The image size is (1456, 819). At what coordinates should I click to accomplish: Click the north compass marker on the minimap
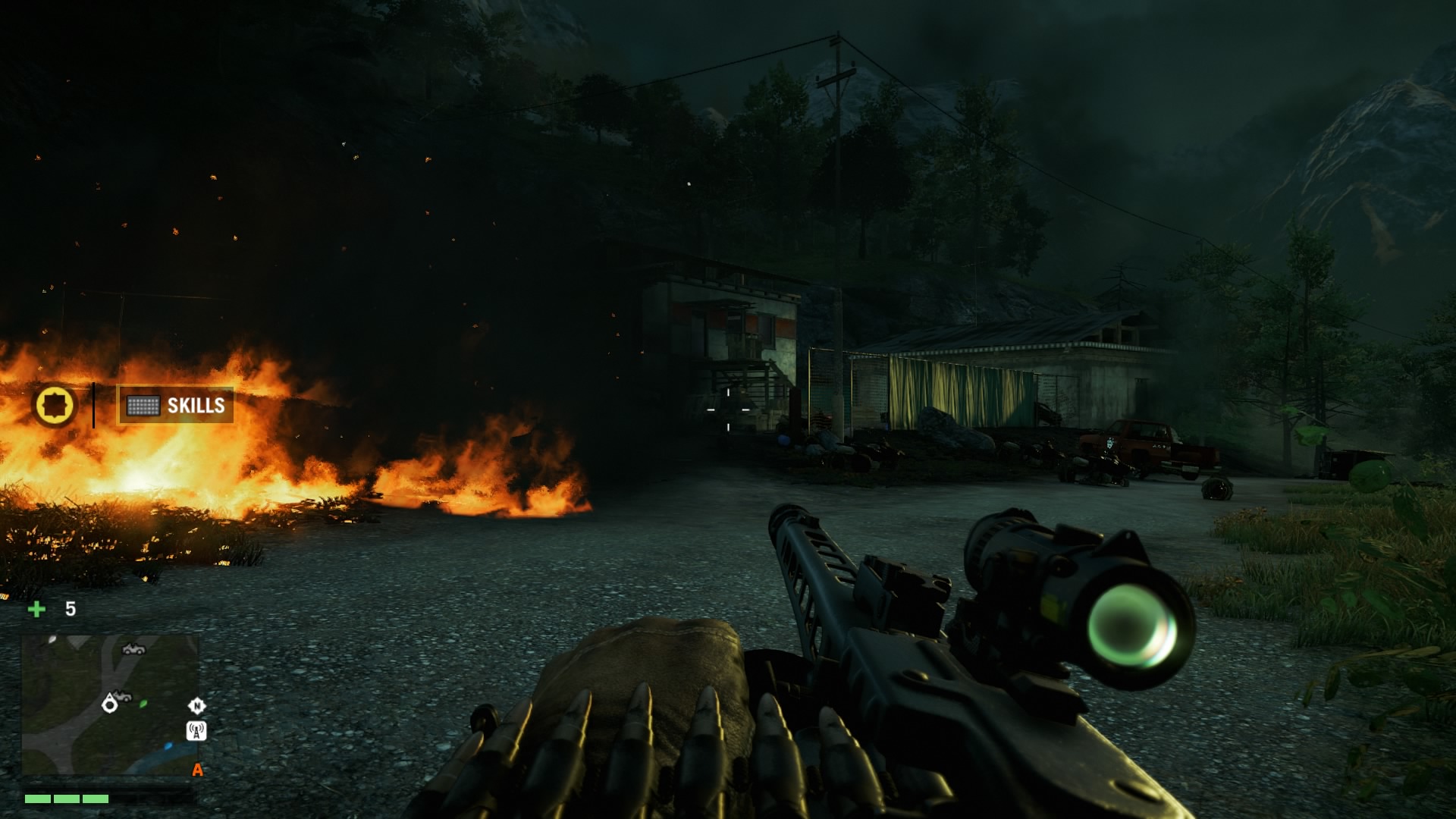(x=196, y=706)
